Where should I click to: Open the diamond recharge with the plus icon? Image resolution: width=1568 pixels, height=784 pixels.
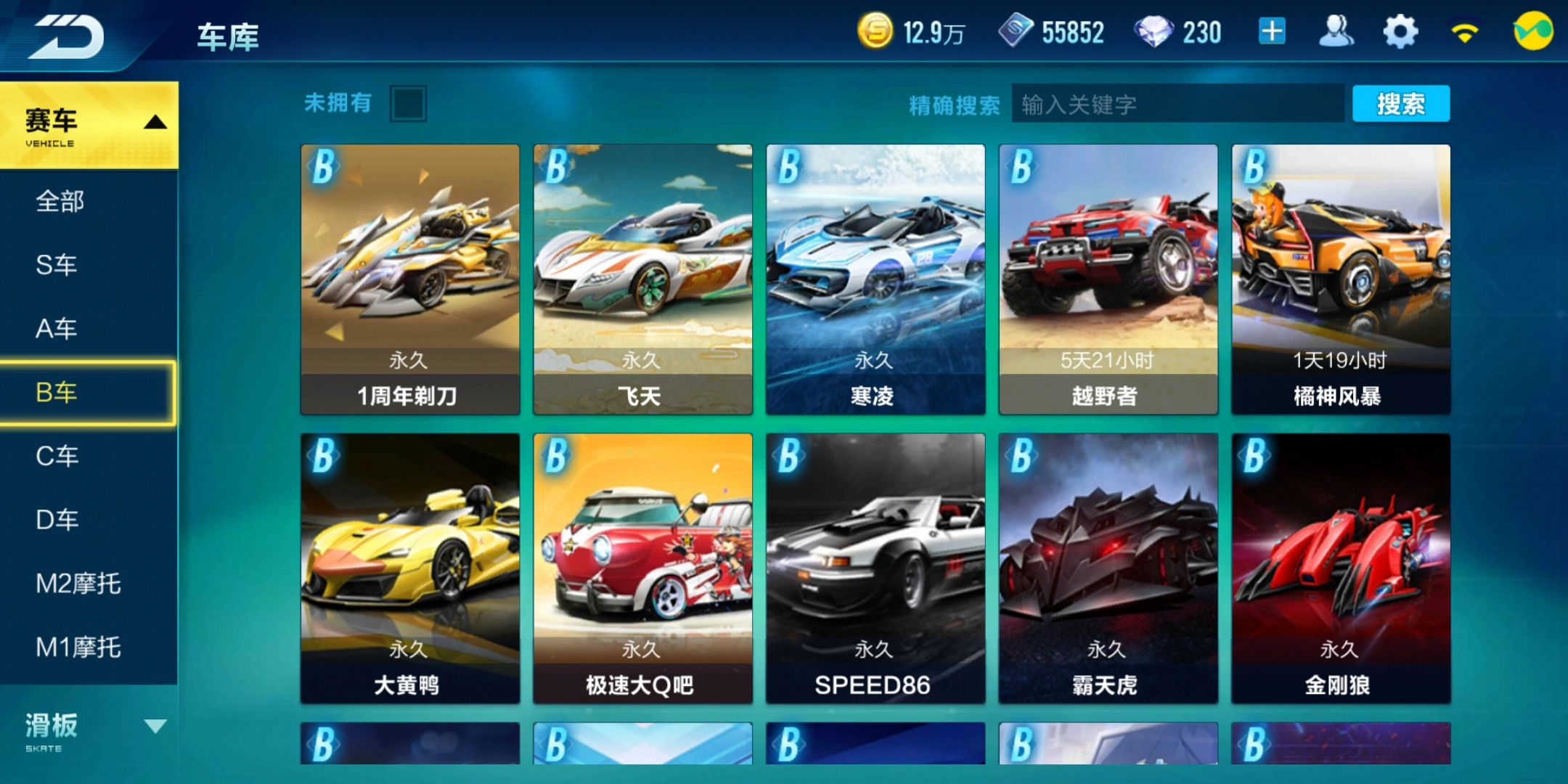coord(1271,32)
